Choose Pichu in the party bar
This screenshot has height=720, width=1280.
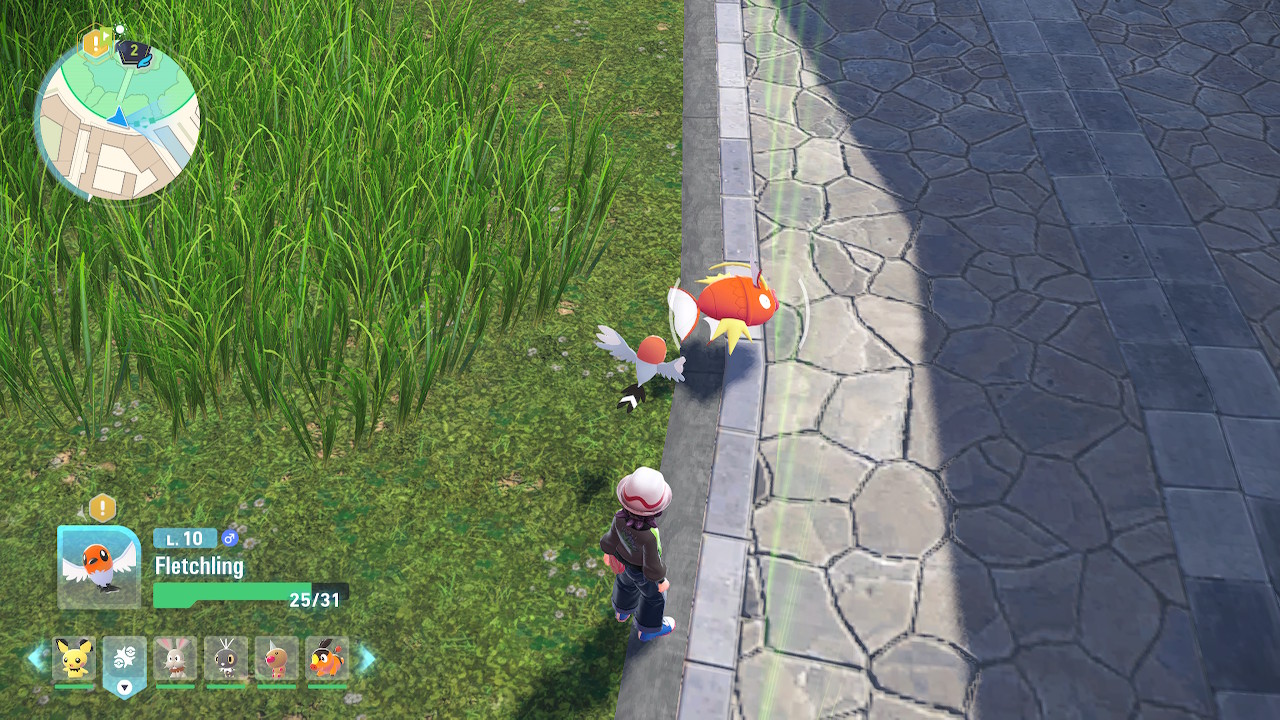point(74,659)
